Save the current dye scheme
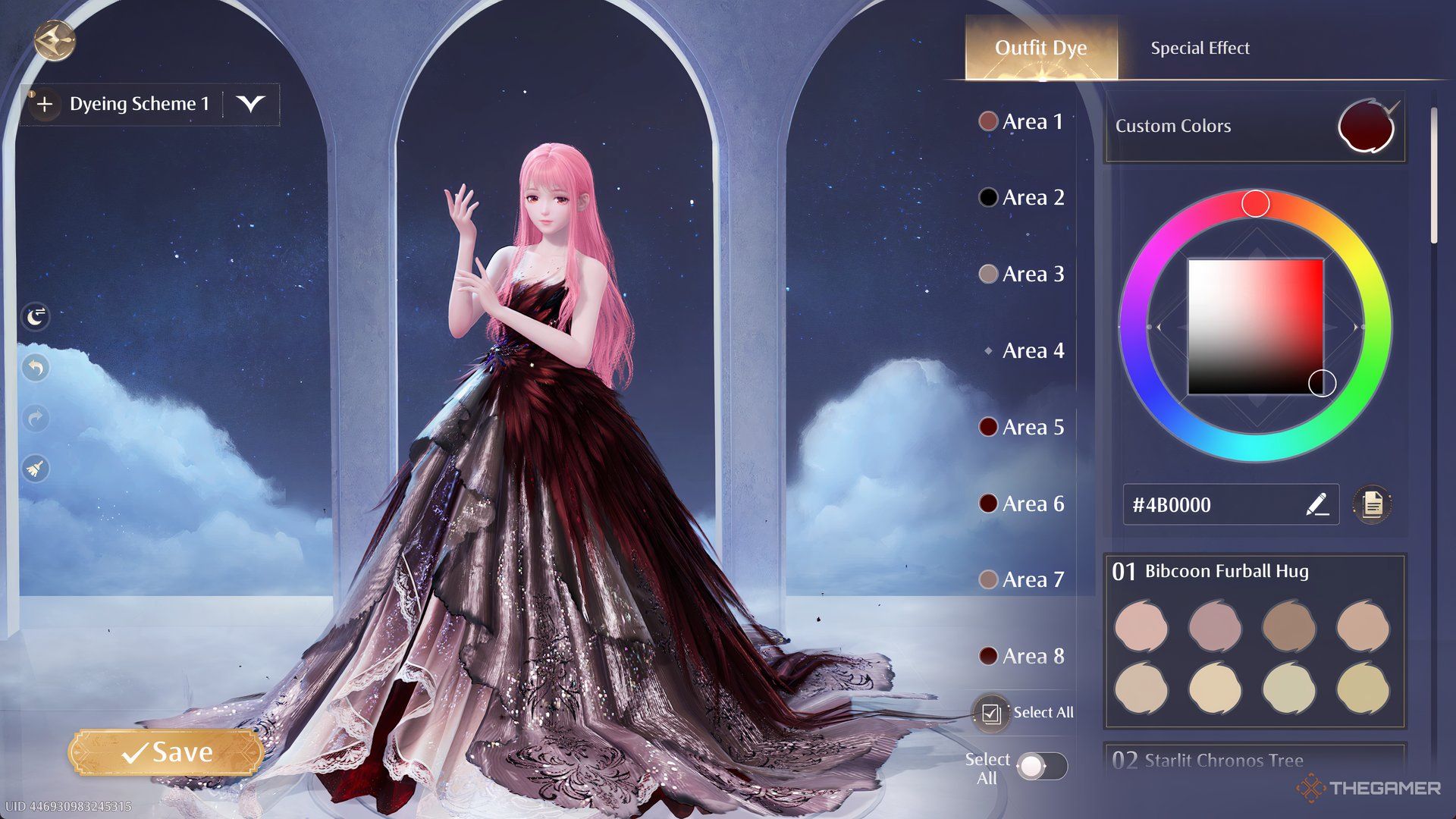The image size is (1456, 819). coord(167,752)
